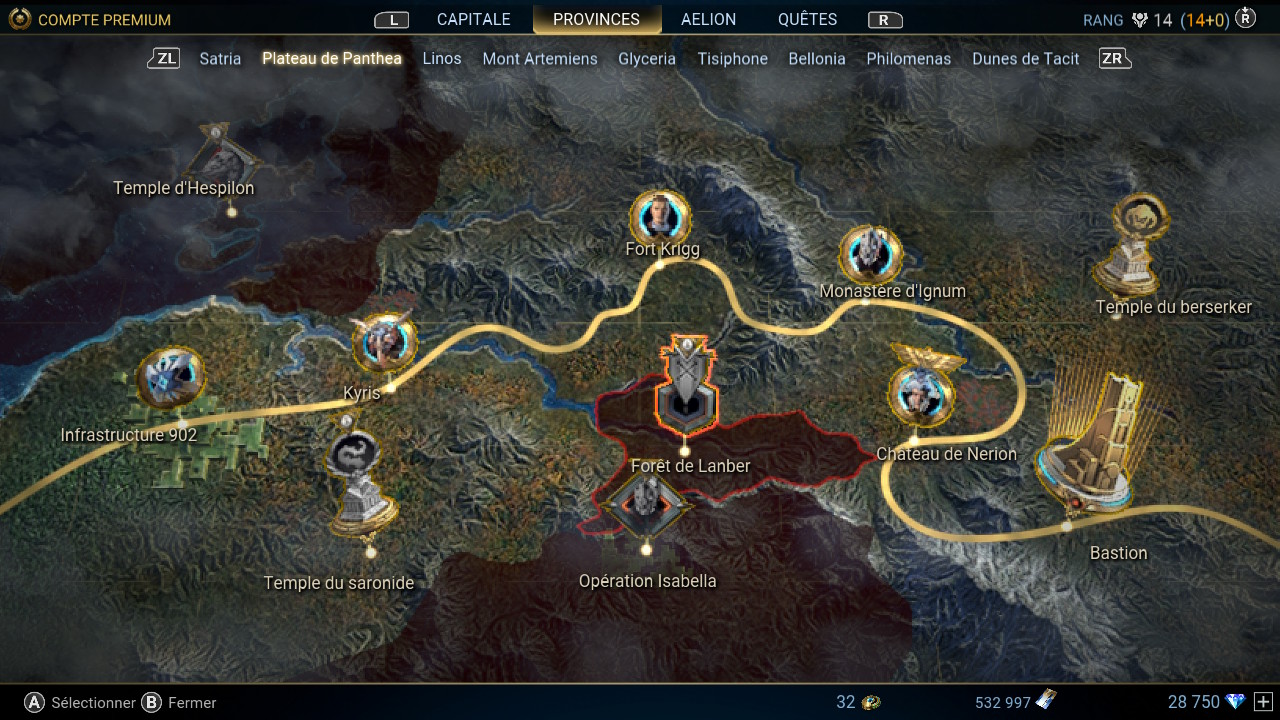Click the plus button beside the gems
This screenshot has width=1280, height=720.
(x=1263, y=702)
